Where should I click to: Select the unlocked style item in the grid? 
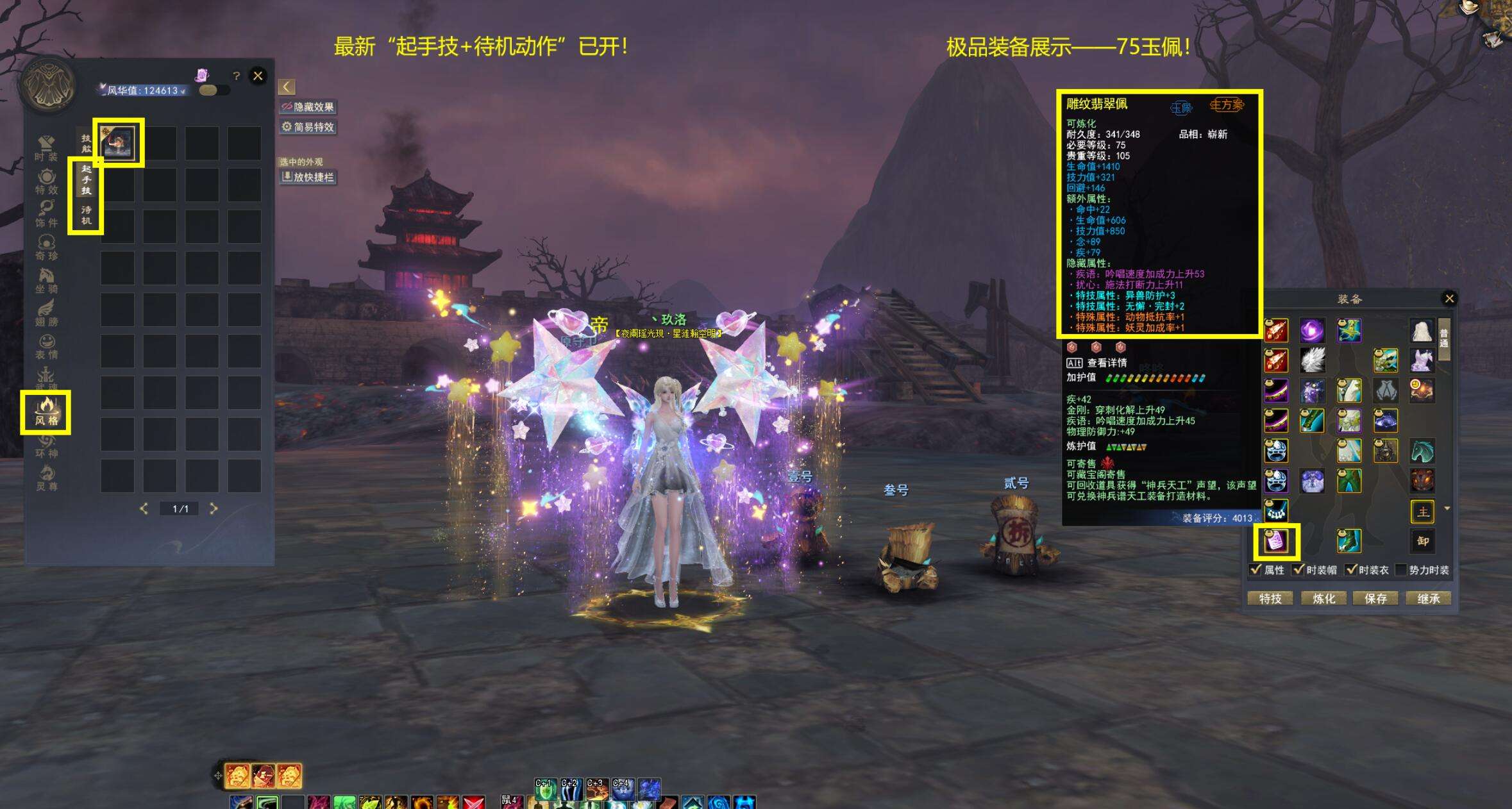pyautogui.click(x=119, y=142)
